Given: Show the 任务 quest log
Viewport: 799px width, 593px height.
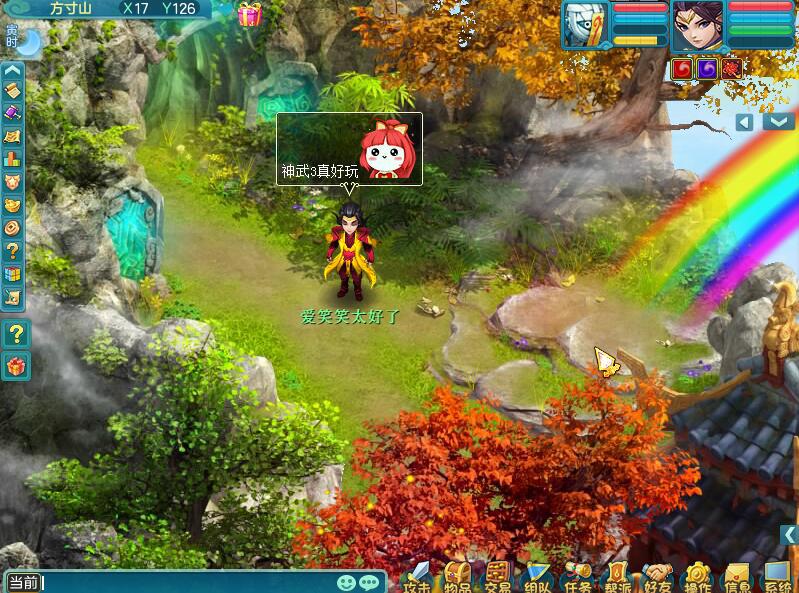Looking at the screenshot, I should tap(578, 578).
